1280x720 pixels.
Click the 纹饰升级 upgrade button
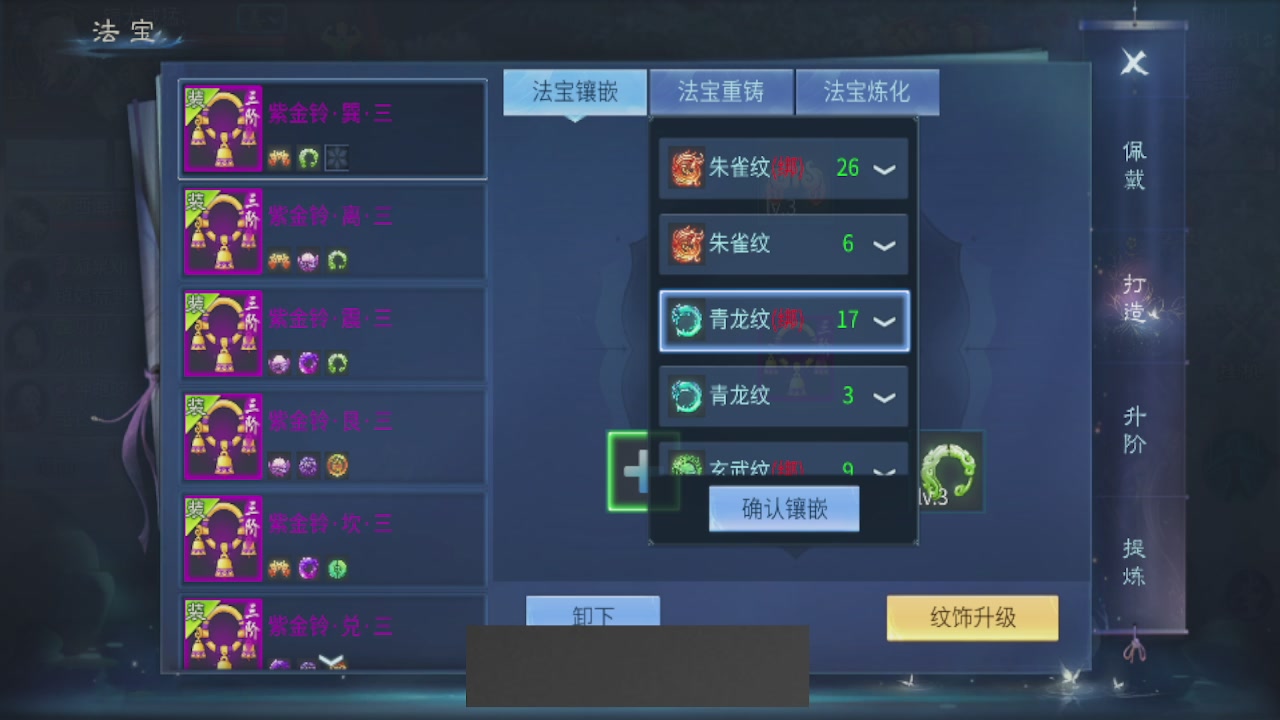pyautogui.click(x=971, y=618)
